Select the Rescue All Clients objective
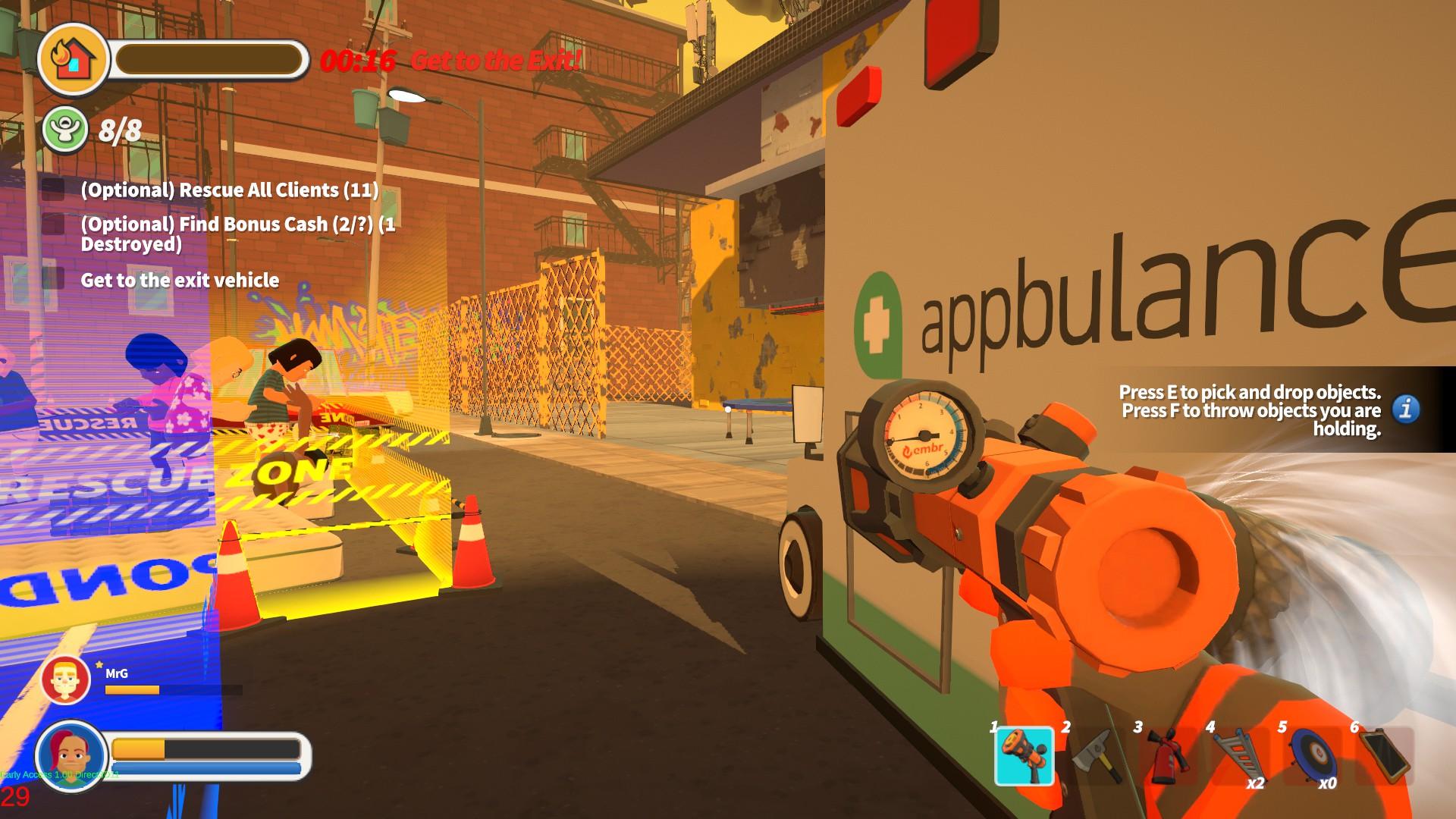Viewport: 1456px width, 819px height. click(x=229, y=190)
